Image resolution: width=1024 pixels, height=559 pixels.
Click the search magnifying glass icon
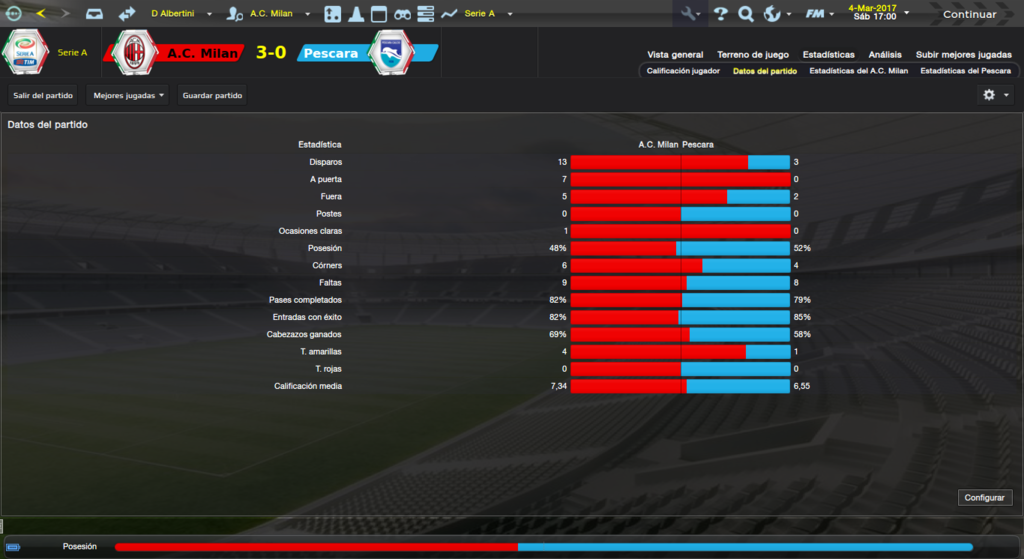click(x=746, y=14)
